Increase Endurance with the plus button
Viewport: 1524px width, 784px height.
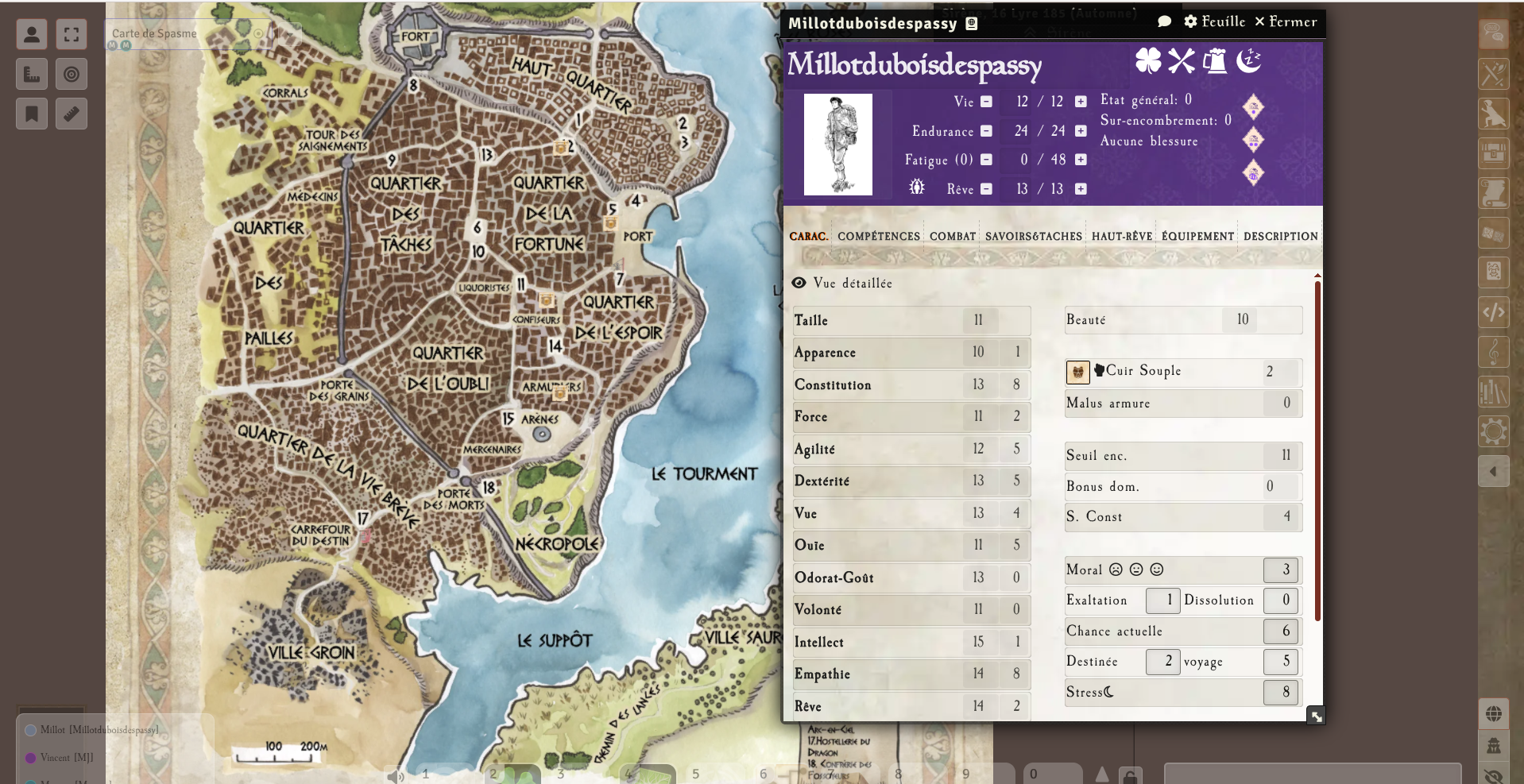[x=1081, y=131]
